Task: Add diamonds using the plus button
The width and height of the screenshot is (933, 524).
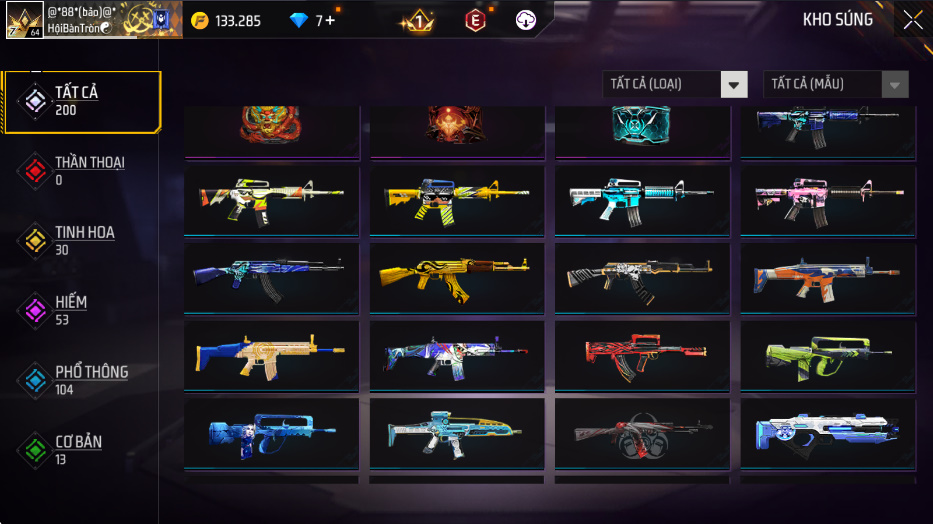Action: click(330, 20)
